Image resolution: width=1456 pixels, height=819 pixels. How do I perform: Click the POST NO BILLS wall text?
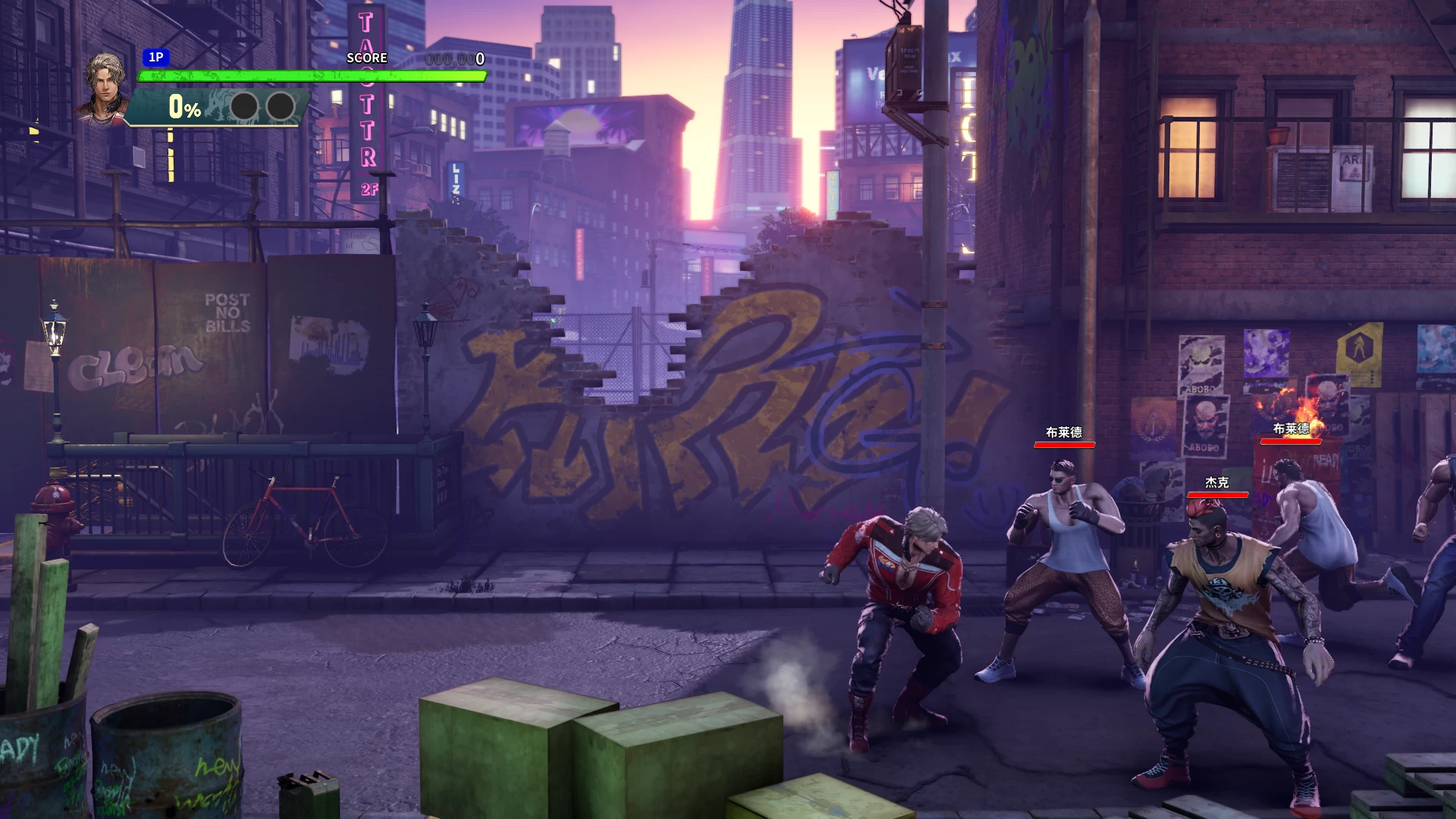tap(227, 312)
